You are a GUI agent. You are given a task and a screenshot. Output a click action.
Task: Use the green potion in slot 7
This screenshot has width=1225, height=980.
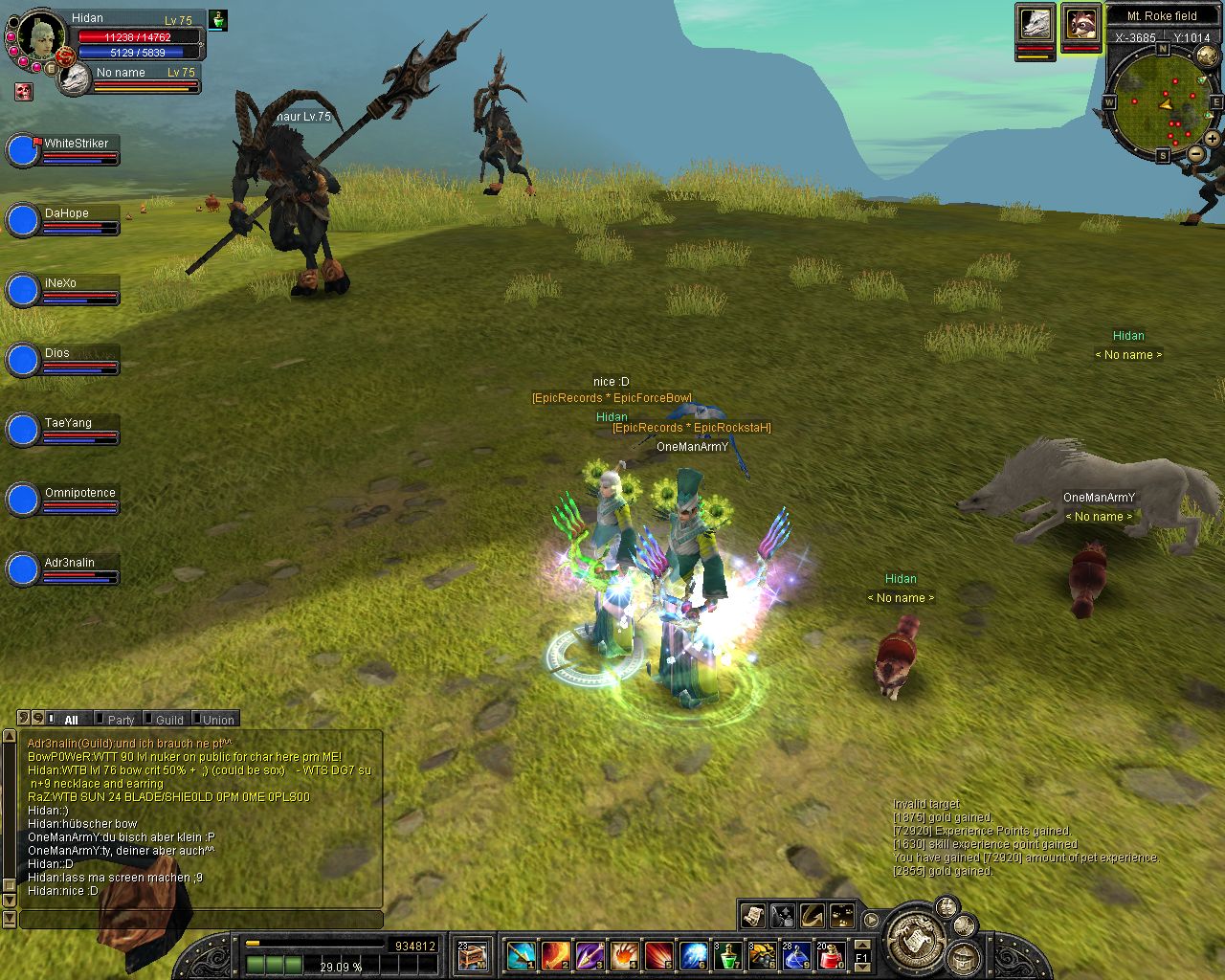click(x=728, y=955)
